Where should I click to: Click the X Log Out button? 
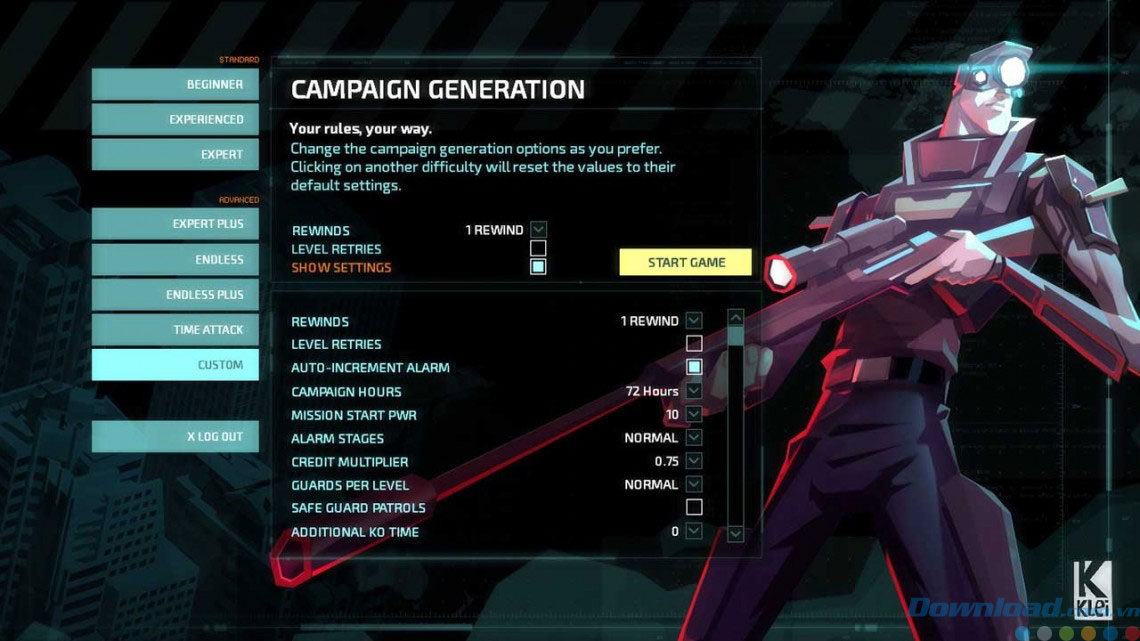[x=175, y=437]
